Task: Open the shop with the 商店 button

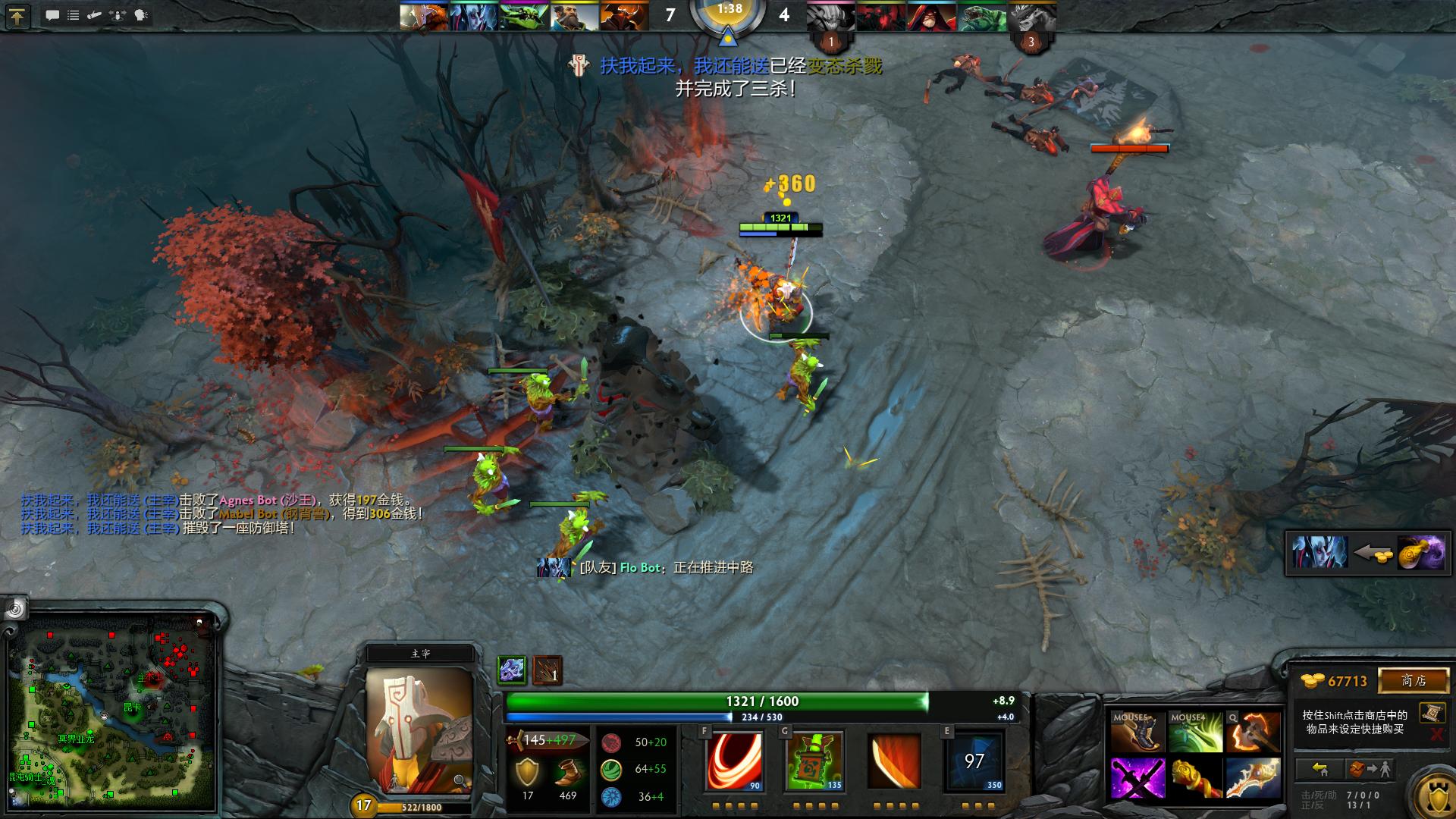Action: [x=1413, y=680]
